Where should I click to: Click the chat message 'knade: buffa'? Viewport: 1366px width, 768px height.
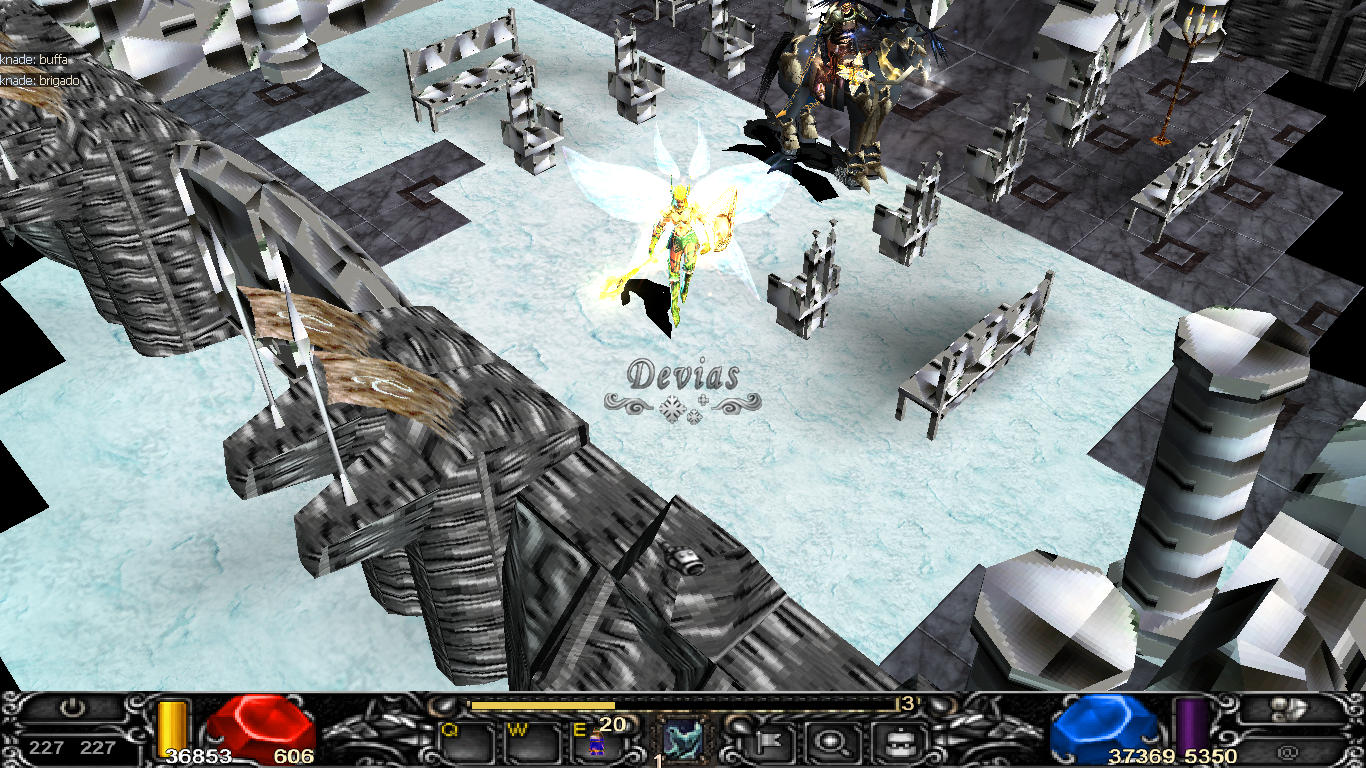(x=36, y=61)
